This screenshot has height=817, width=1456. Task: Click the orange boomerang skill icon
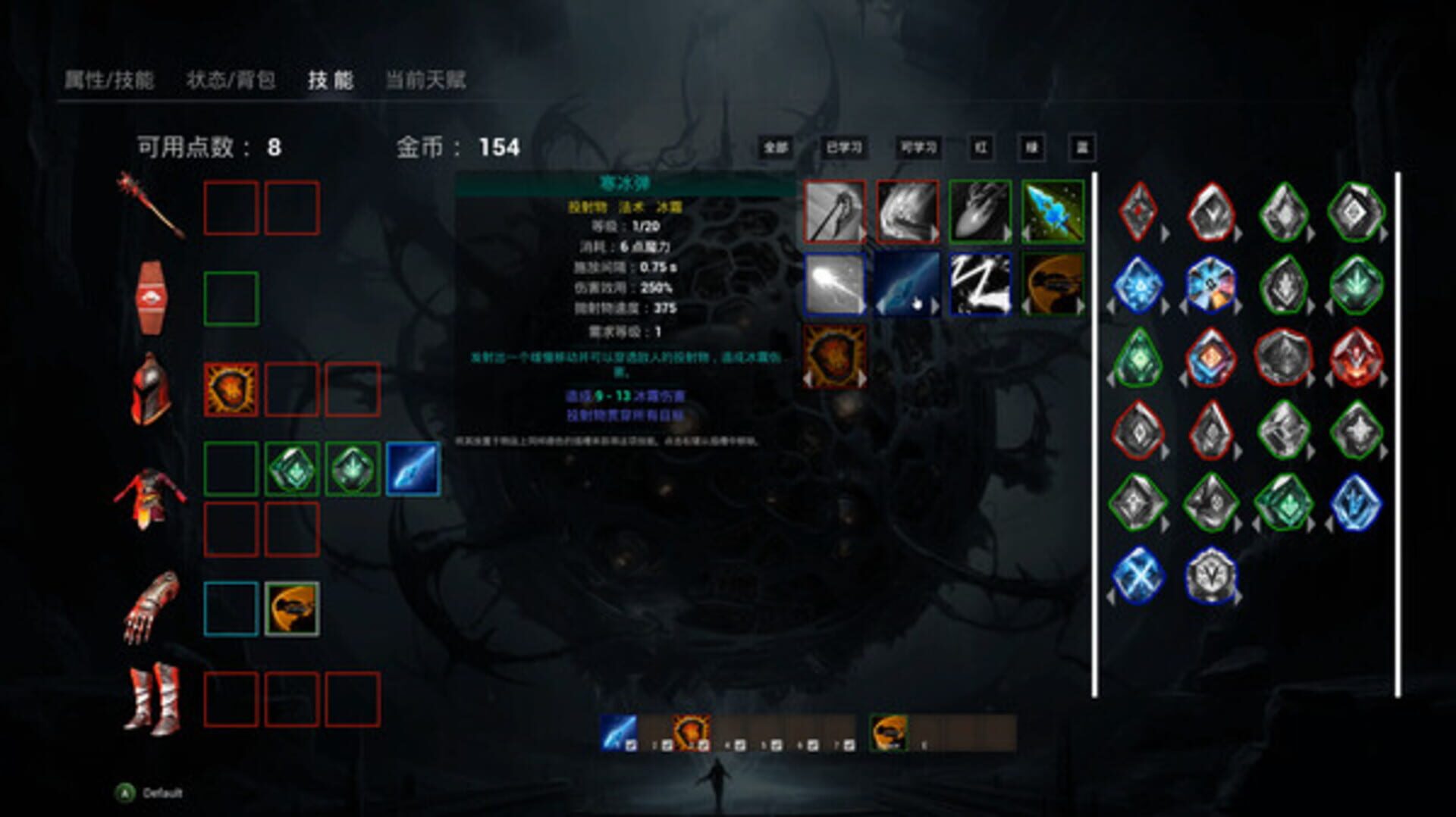pos(1054,283)
